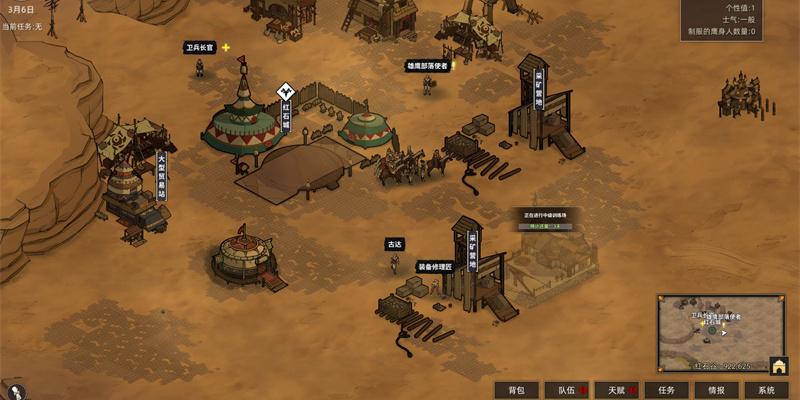The width and height of the screenshot is (800, 400).
Task: Open the 背包 backpack menu
Action: pyautogui.click(x=516, y=390)
